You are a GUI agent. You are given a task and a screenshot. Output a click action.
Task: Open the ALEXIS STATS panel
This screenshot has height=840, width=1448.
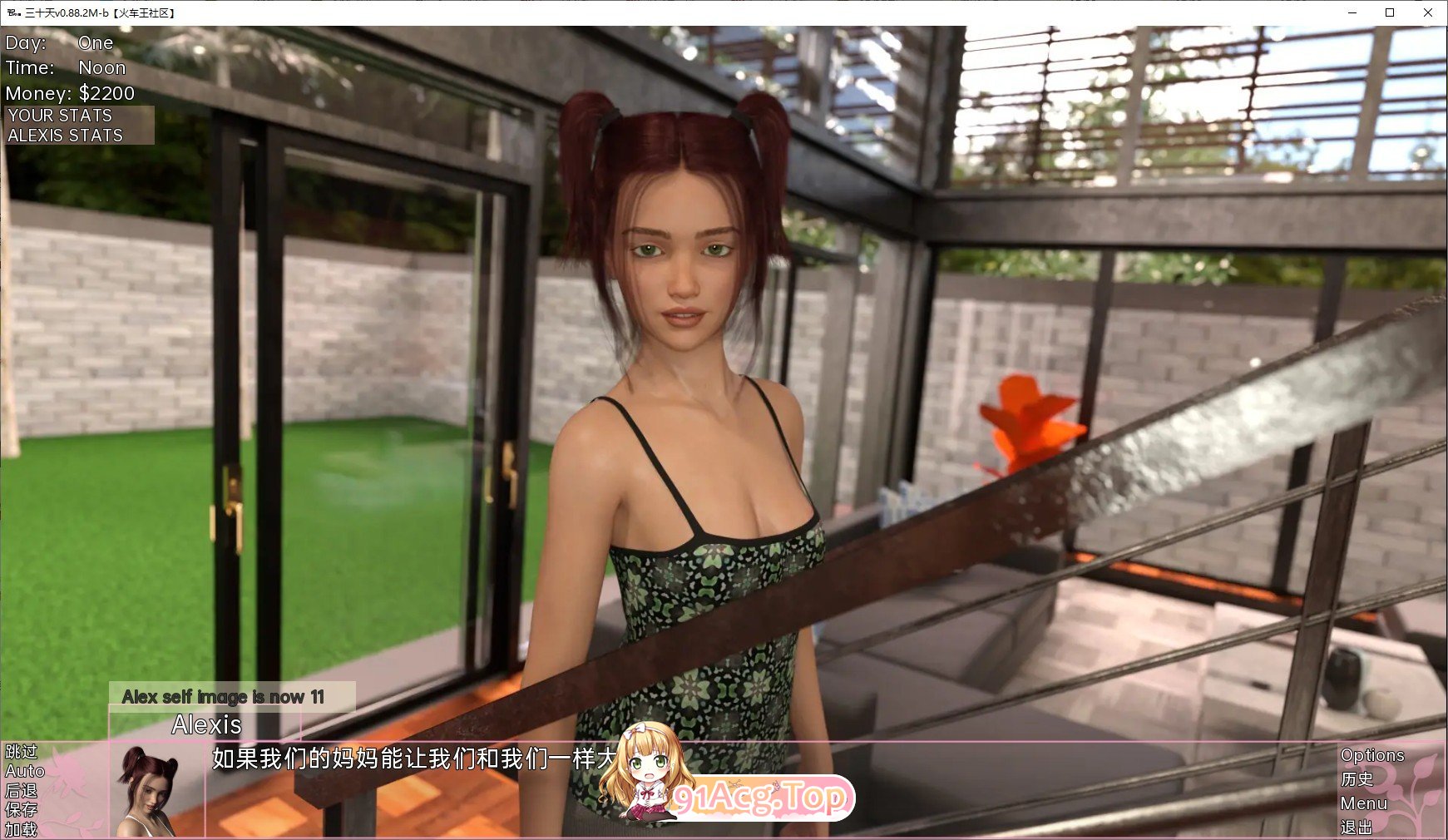click(64, 135)
